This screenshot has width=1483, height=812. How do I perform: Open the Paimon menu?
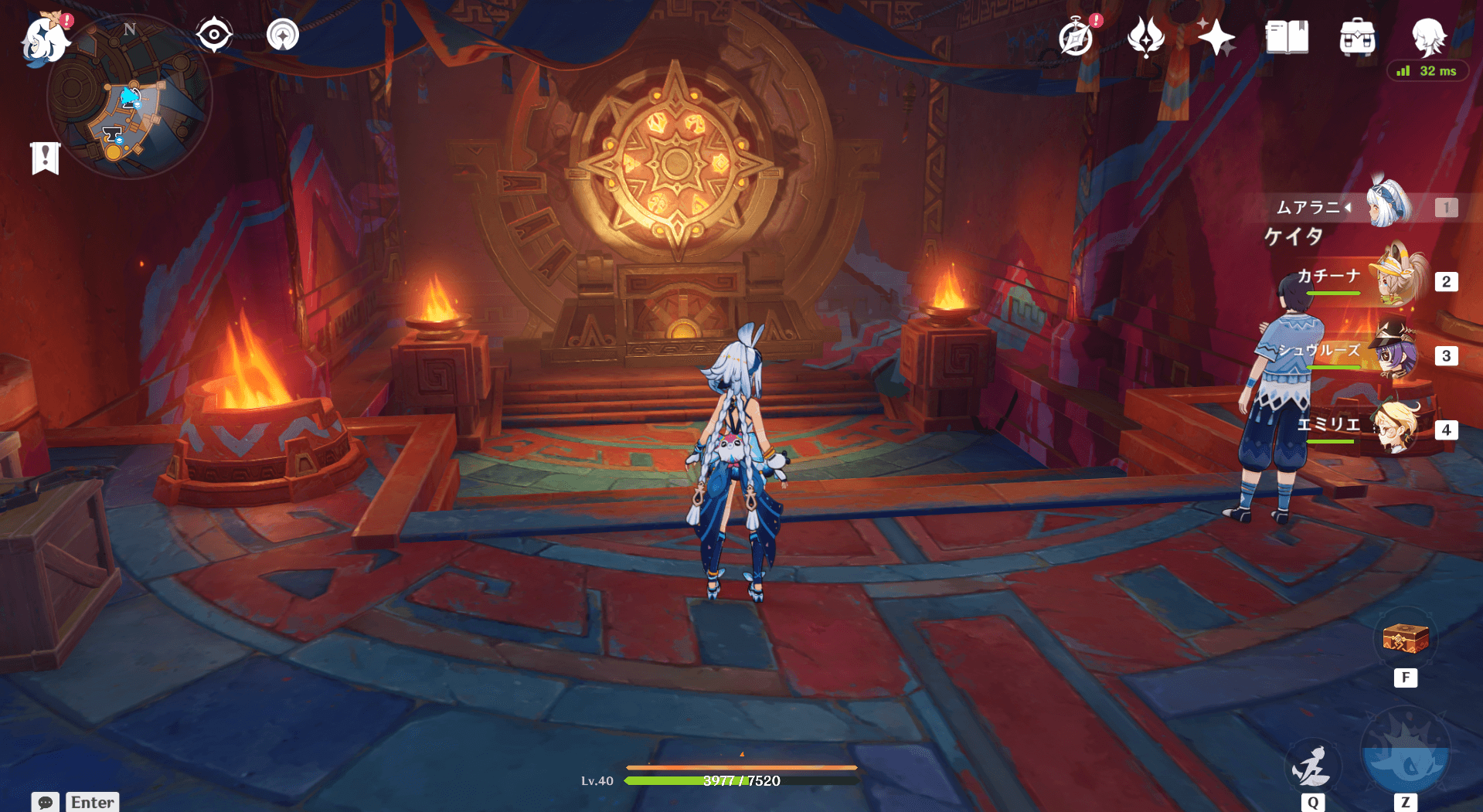click(x=44, y=39)
